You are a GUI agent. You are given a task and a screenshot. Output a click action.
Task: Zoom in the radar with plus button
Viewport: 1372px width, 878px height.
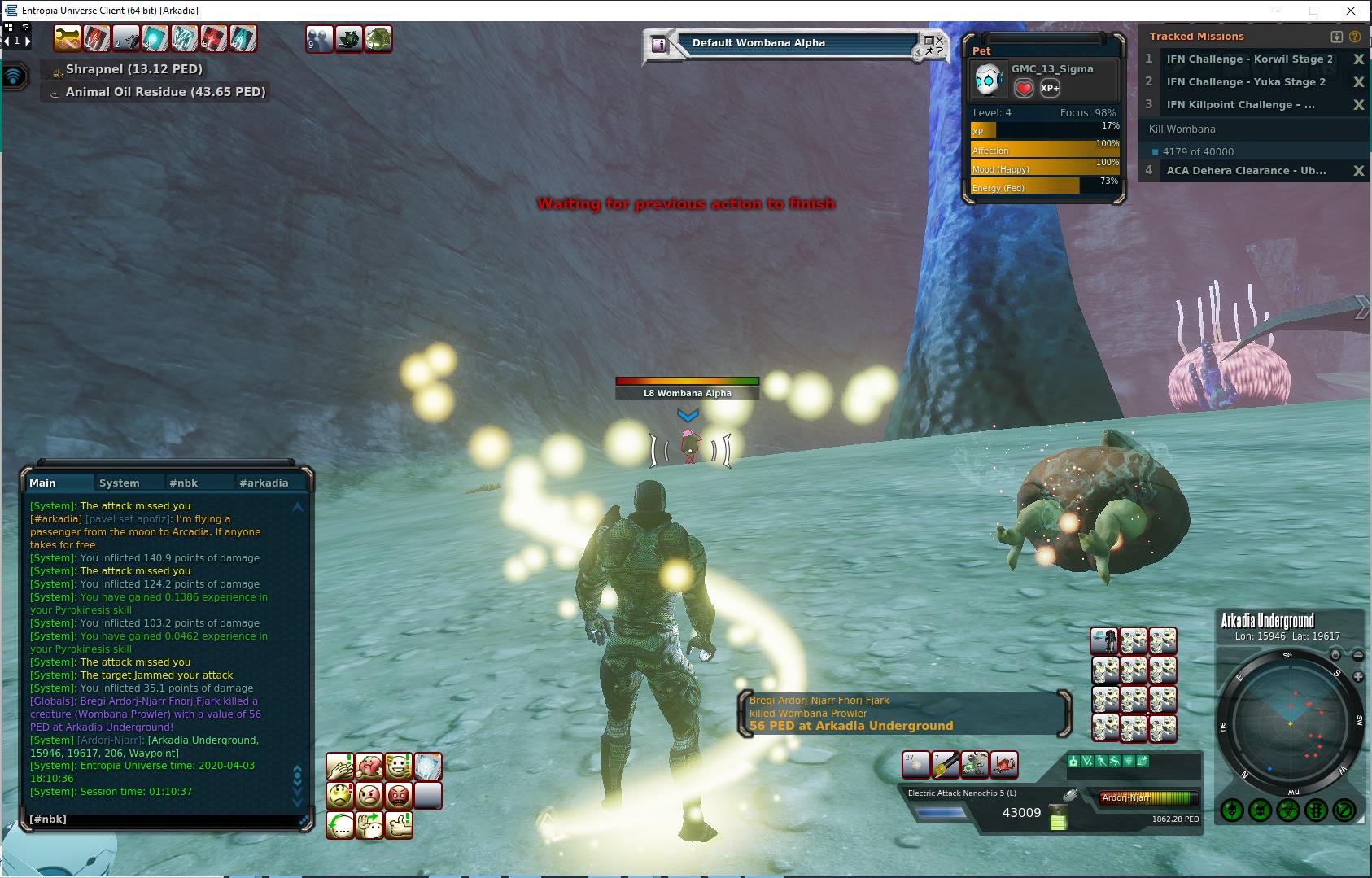pos(1358,676)
